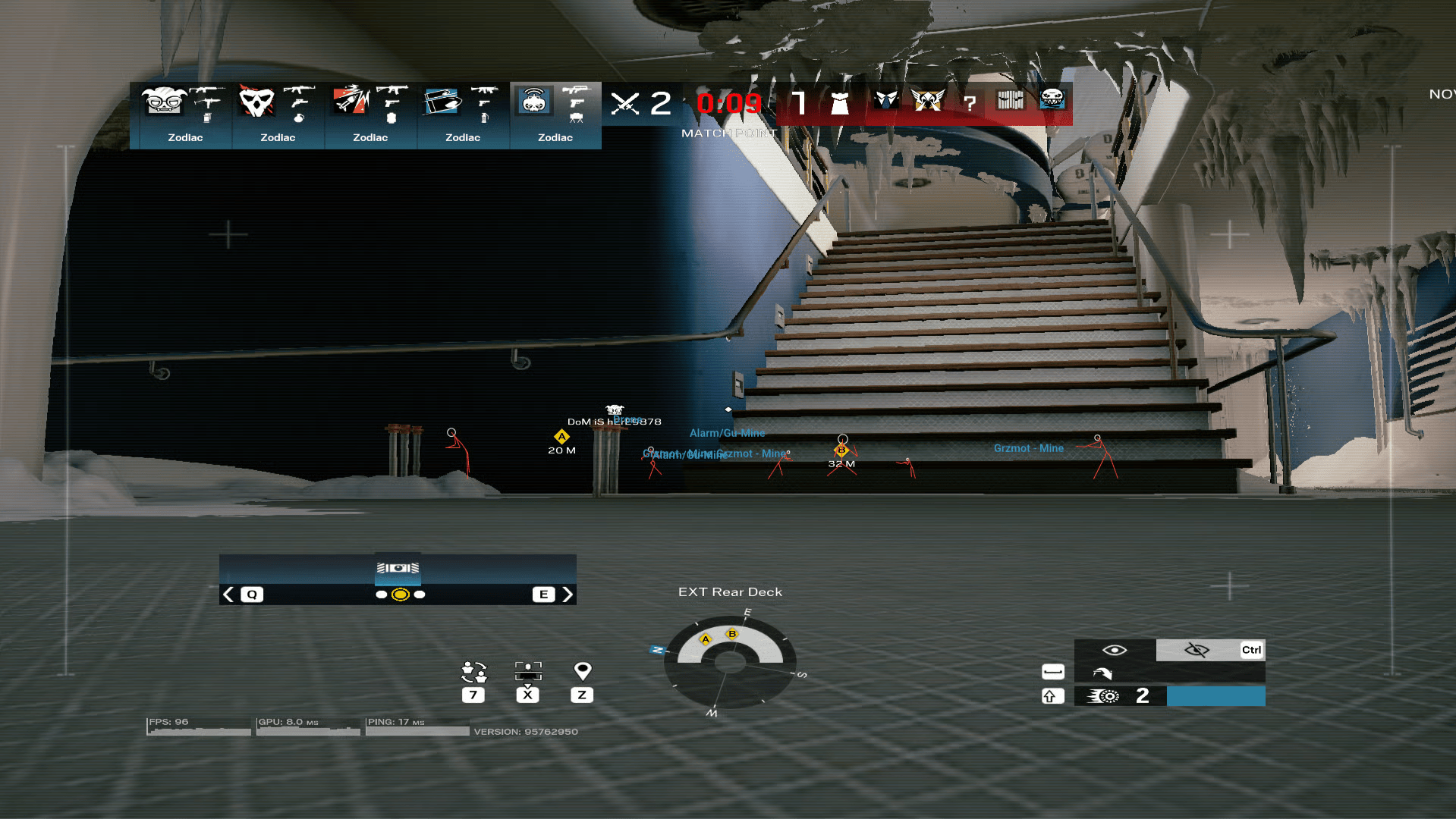Toggle the hidden crossed-eye mode
1456x819 pixels.
tap(1197, 650)
